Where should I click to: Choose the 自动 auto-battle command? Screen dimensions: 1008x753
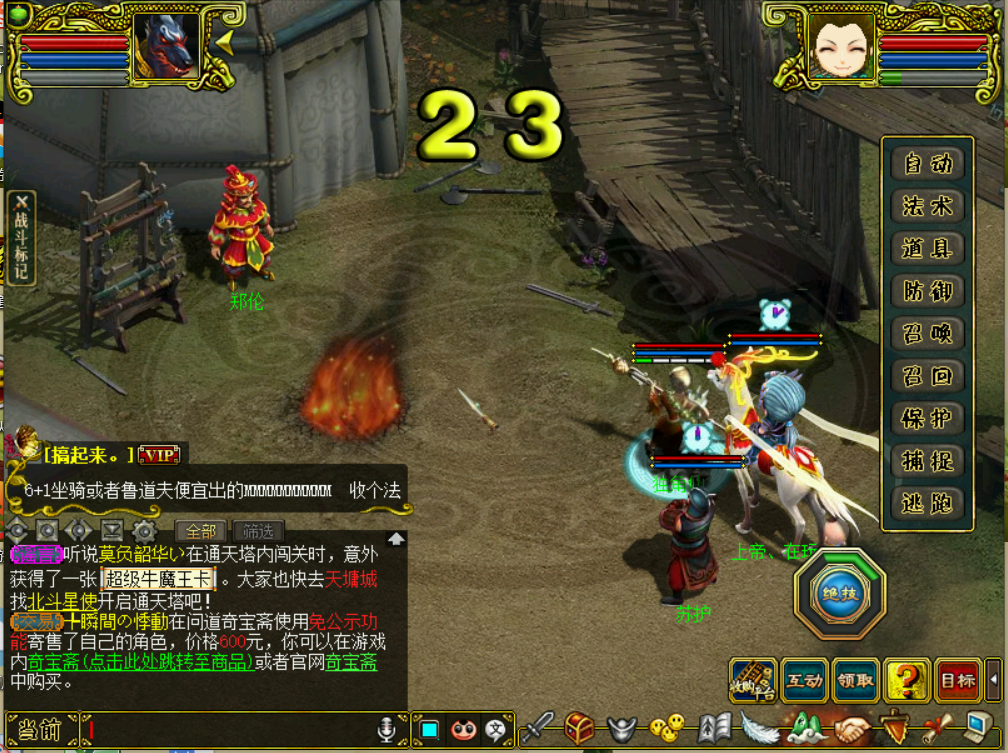927,164
